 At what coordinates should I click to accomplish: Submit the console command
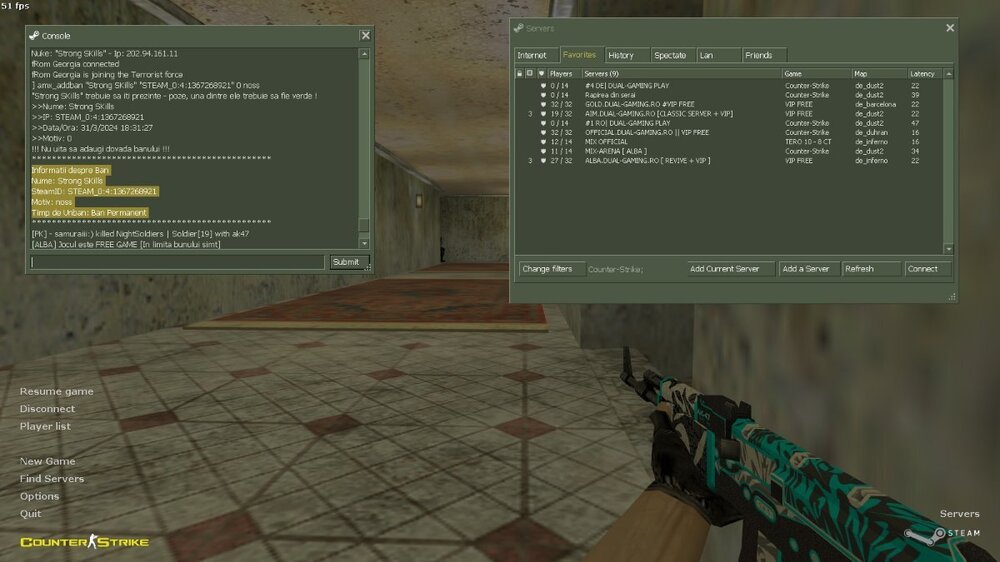click(344, 262)
